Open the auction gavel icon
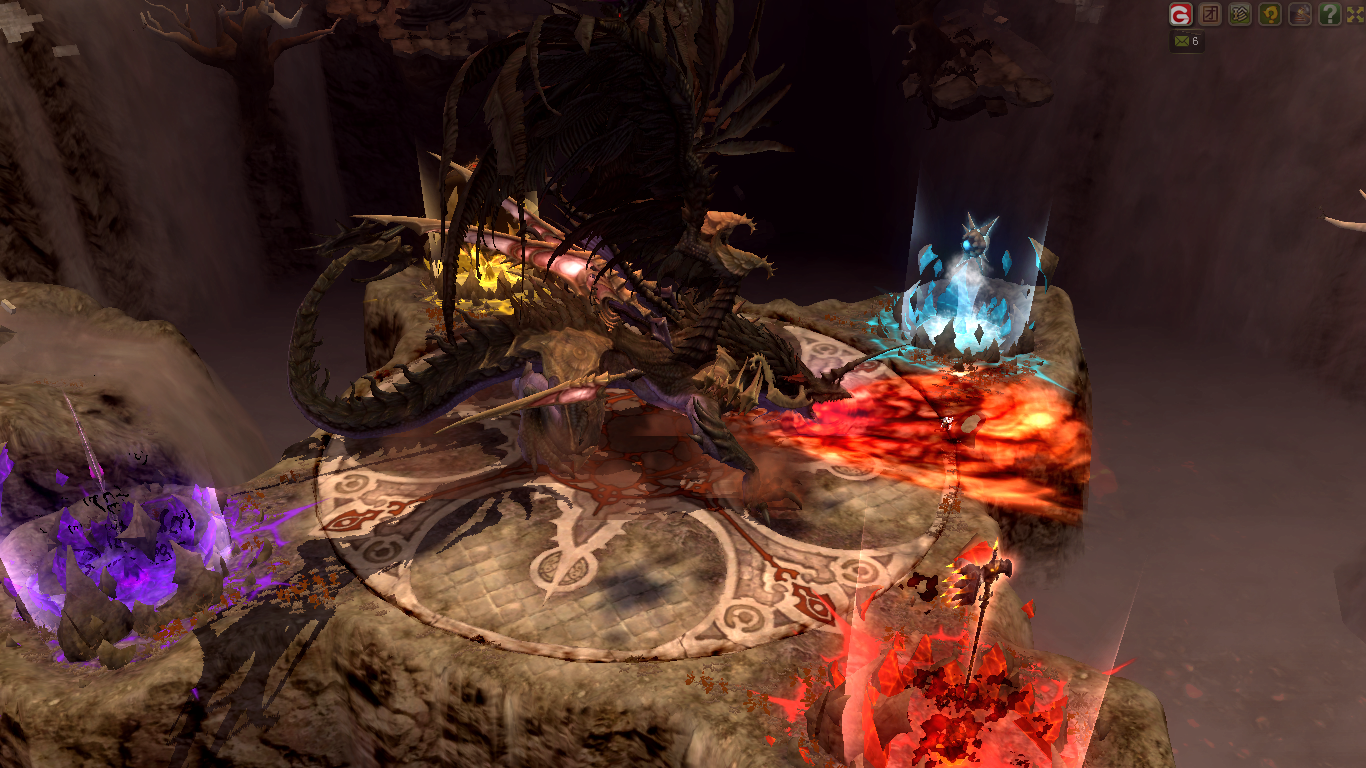Screen dimensions: 1366x768 point(1299,14)
